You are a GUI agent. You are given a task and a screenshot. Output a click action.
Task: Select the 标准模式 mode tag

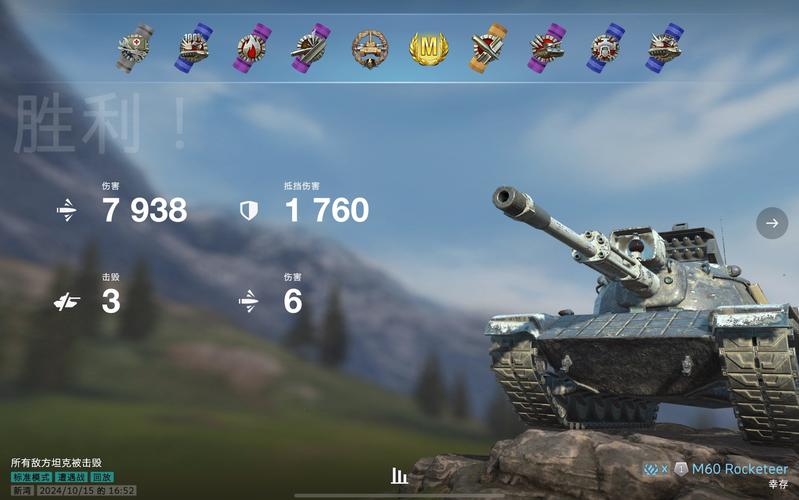(31, 478)
